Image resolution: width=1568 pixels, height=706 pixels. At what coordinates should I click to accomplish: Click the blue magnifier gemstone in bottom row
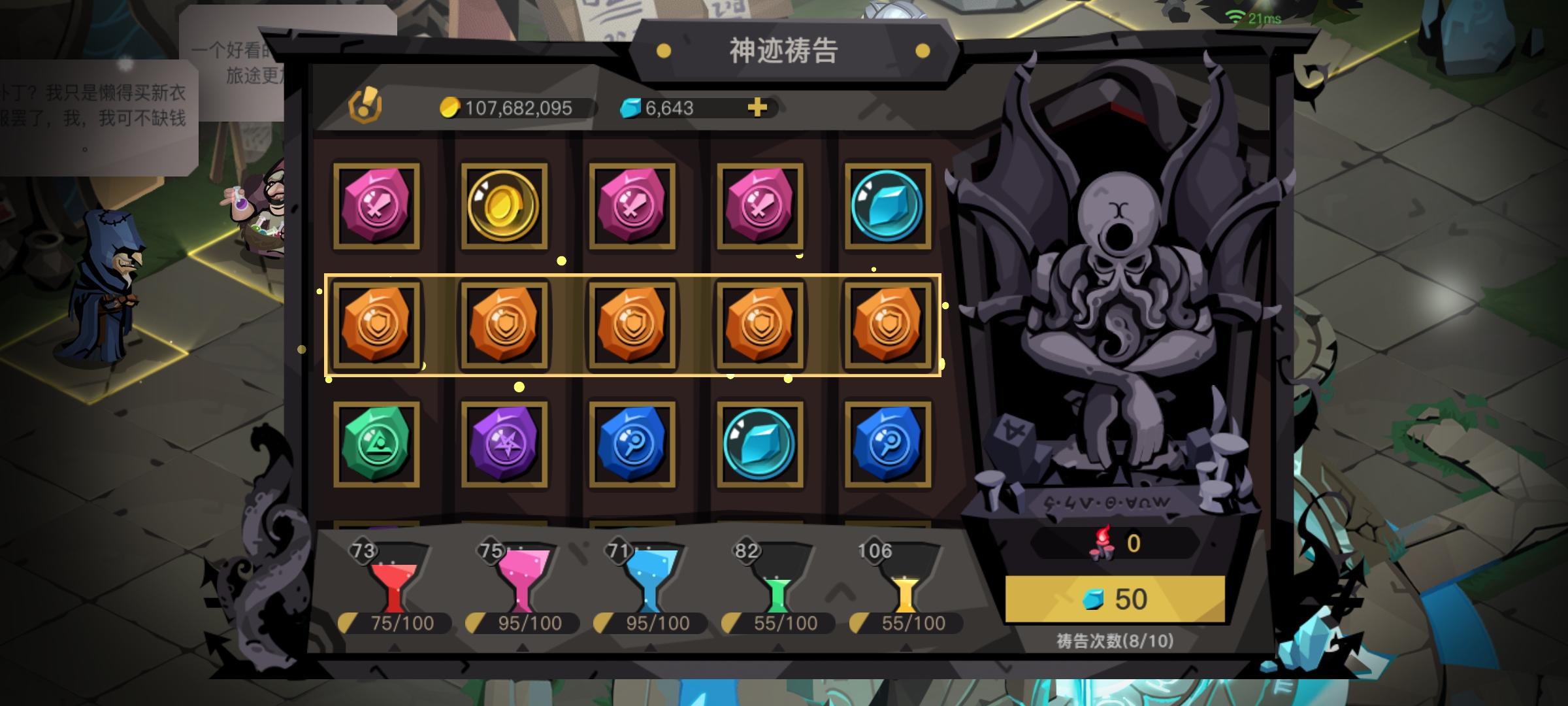click(x=631, y=445)
